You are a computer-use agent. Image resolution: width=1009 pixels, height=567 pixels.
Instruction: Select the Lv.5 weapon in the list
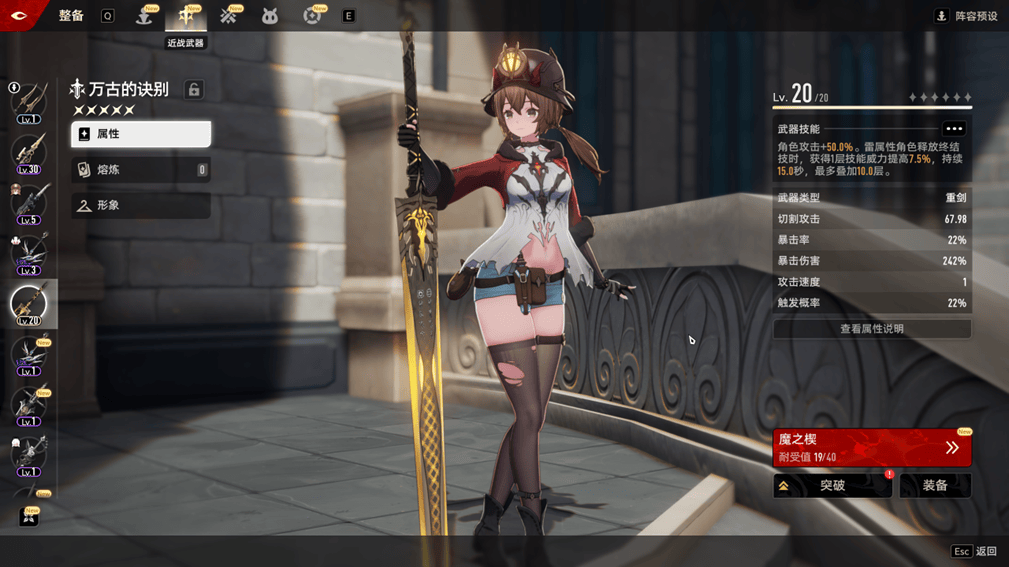tap(28, 204)
